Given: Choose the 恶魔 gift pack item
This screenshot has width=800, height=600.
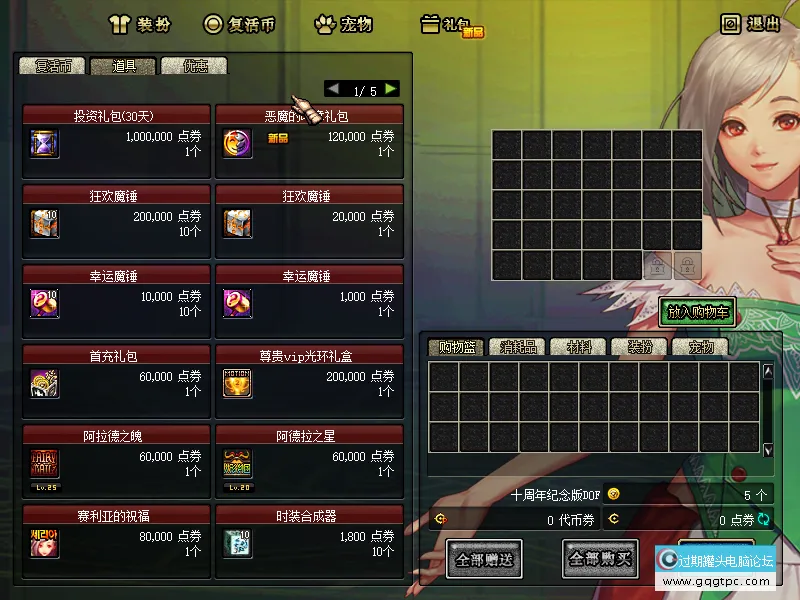Looking at the screenshot, I should pos(309,141).
